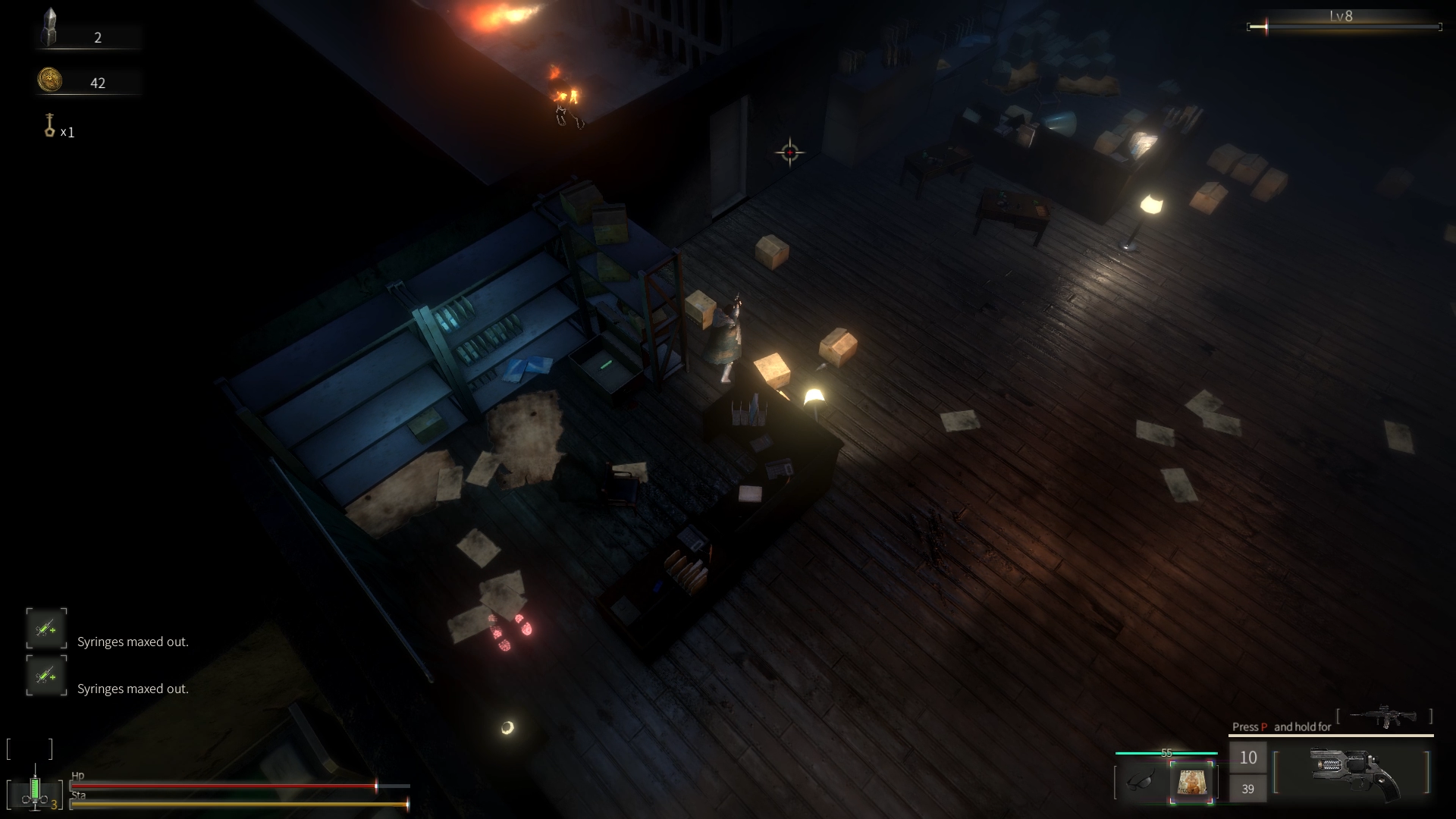Click the 'Press P and hold for' prompt
The image size is (1456, 819).
[x=1282, y=726]
